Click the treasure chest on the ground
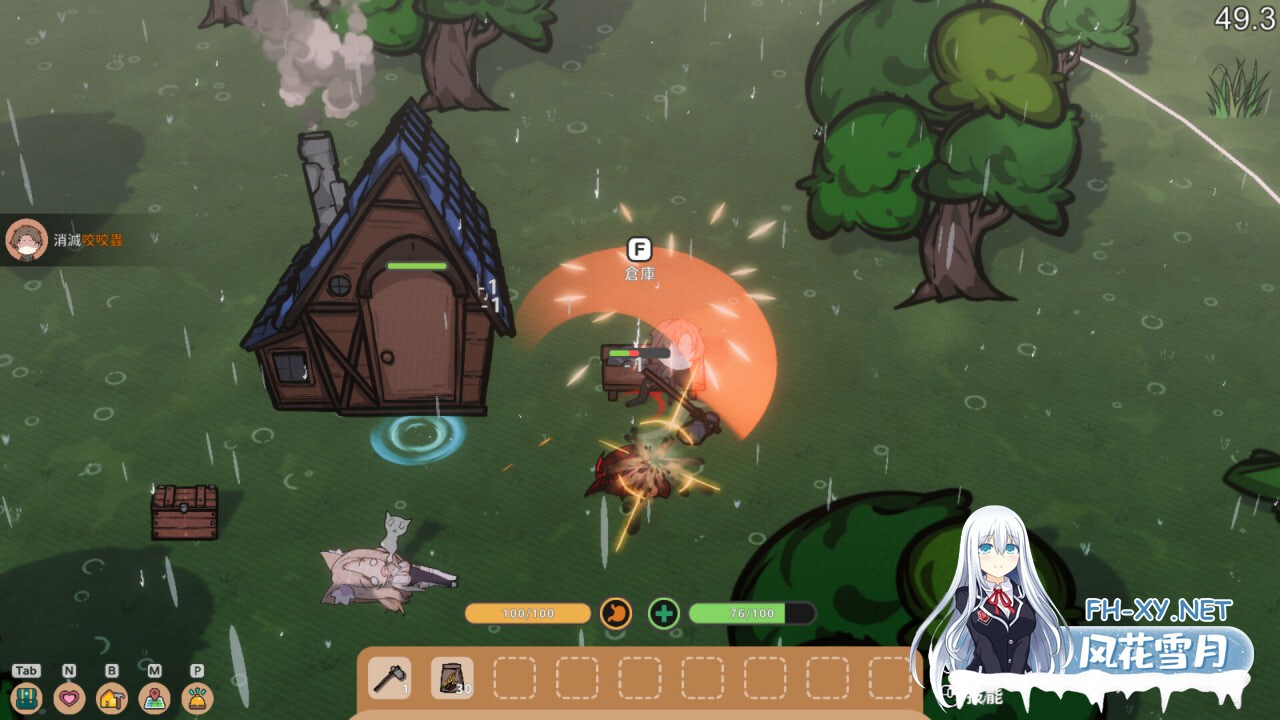Viewport: 1280px width, 720px height. [186, 512]
